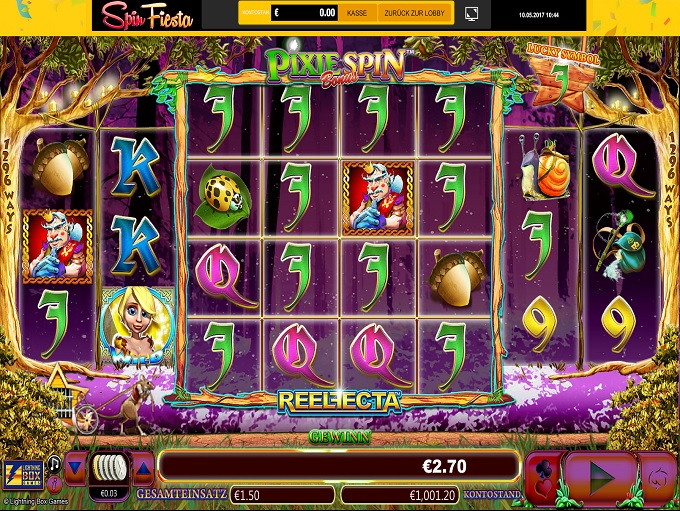Toggle sound with the music note icon
The height and width of the screenshot is (511, 680).
(x=53, y=463)
